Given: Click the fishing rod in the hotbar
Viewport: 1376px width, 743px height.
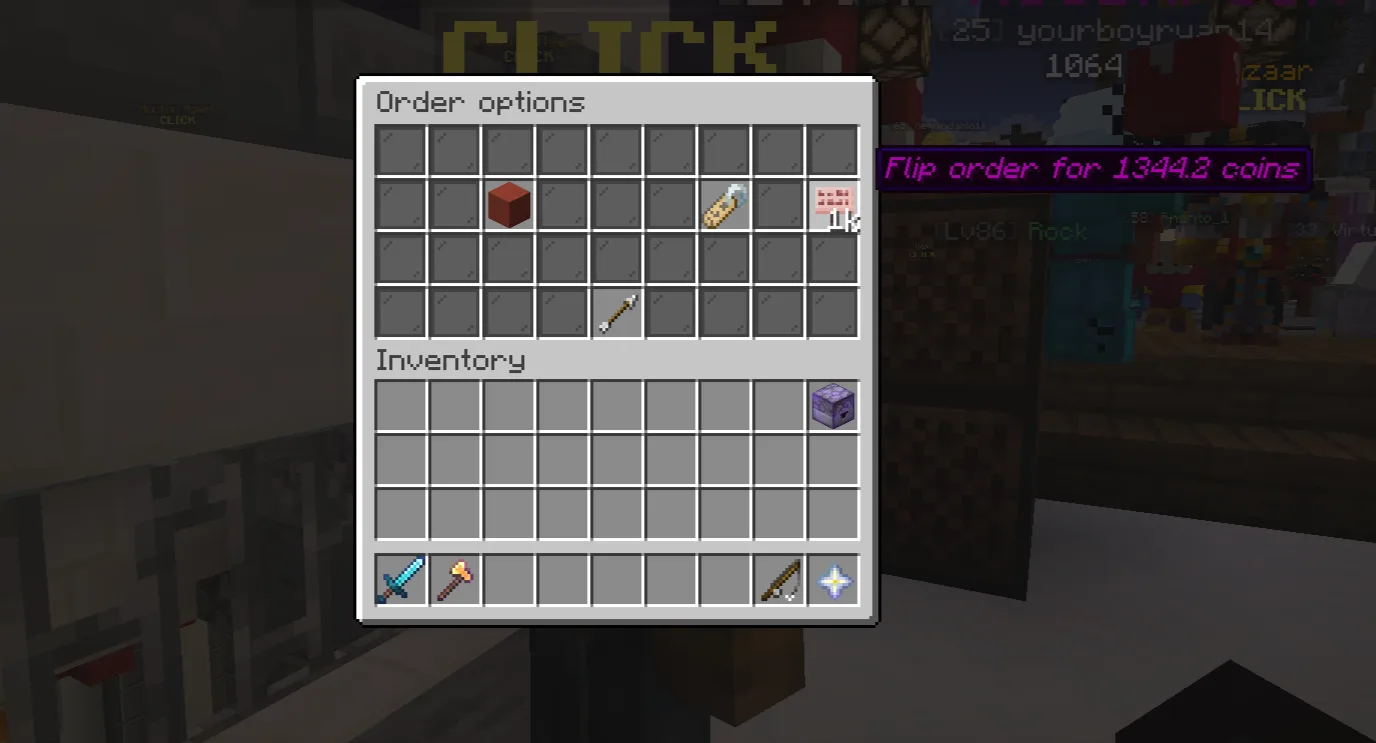Looking at the screenshot, I should pos(778,579).
